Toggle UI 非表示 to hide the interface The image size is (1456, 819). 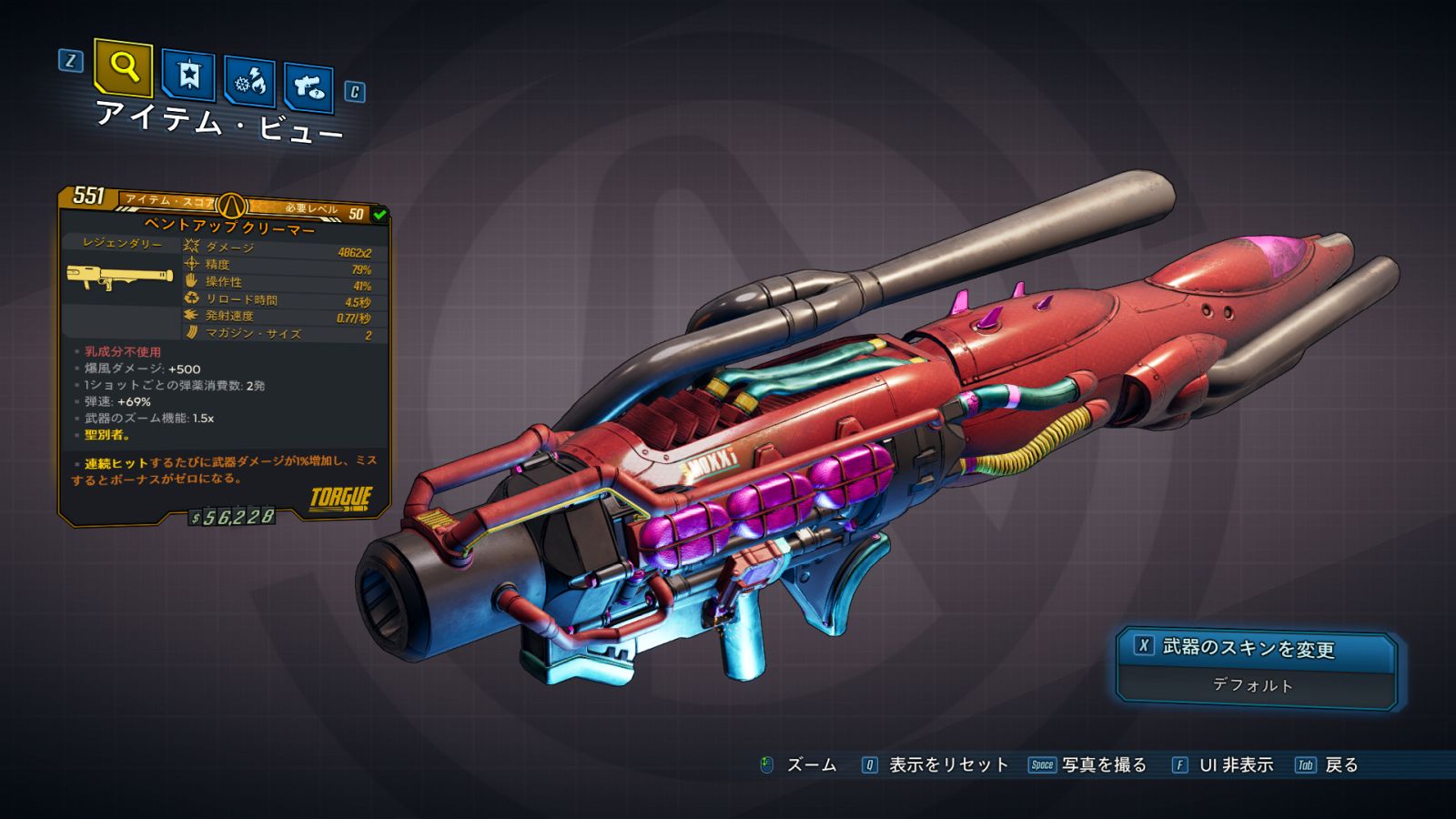point(1223,765)
